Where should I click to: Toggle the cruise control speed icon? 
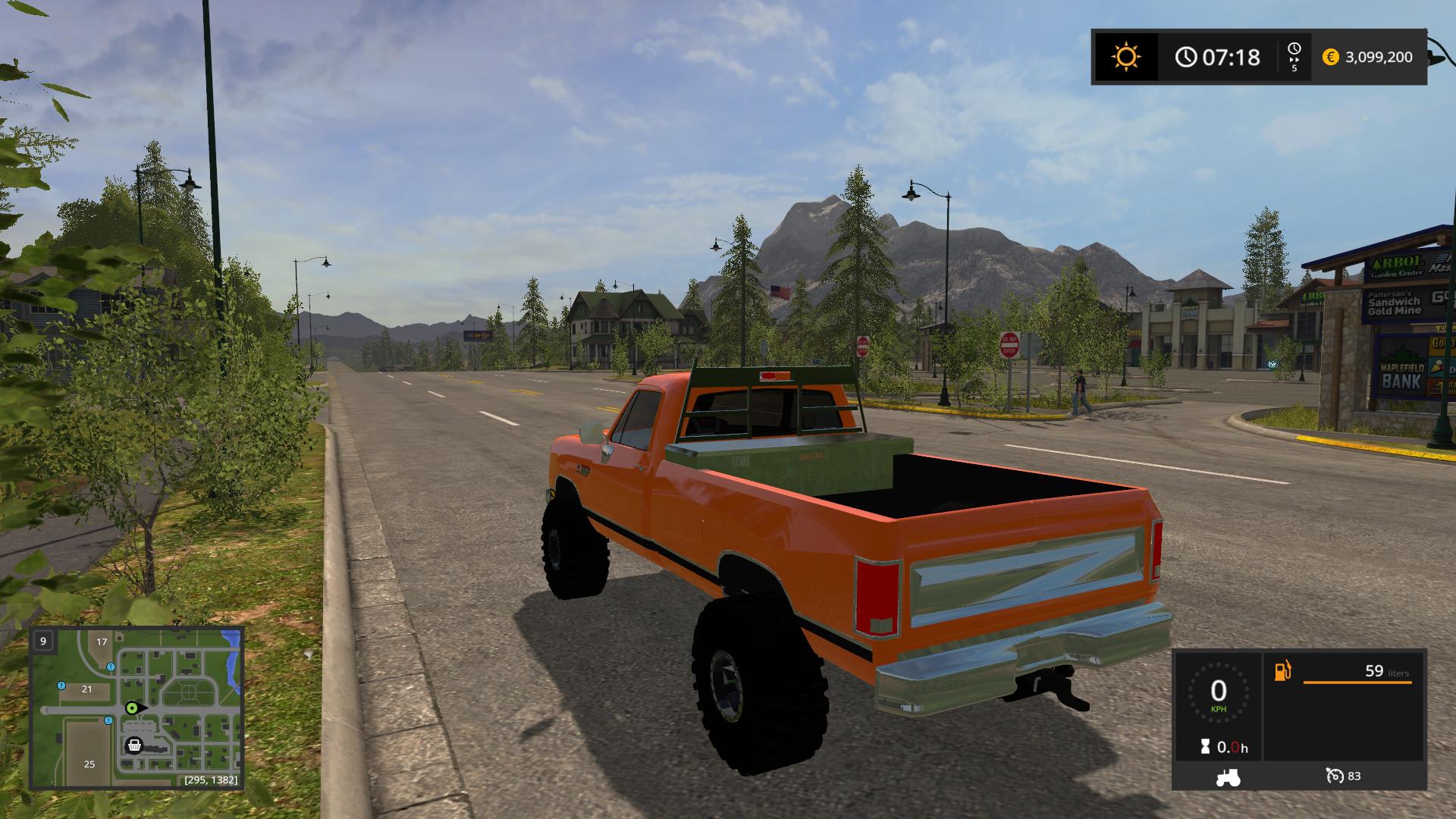click(1335, 776)
